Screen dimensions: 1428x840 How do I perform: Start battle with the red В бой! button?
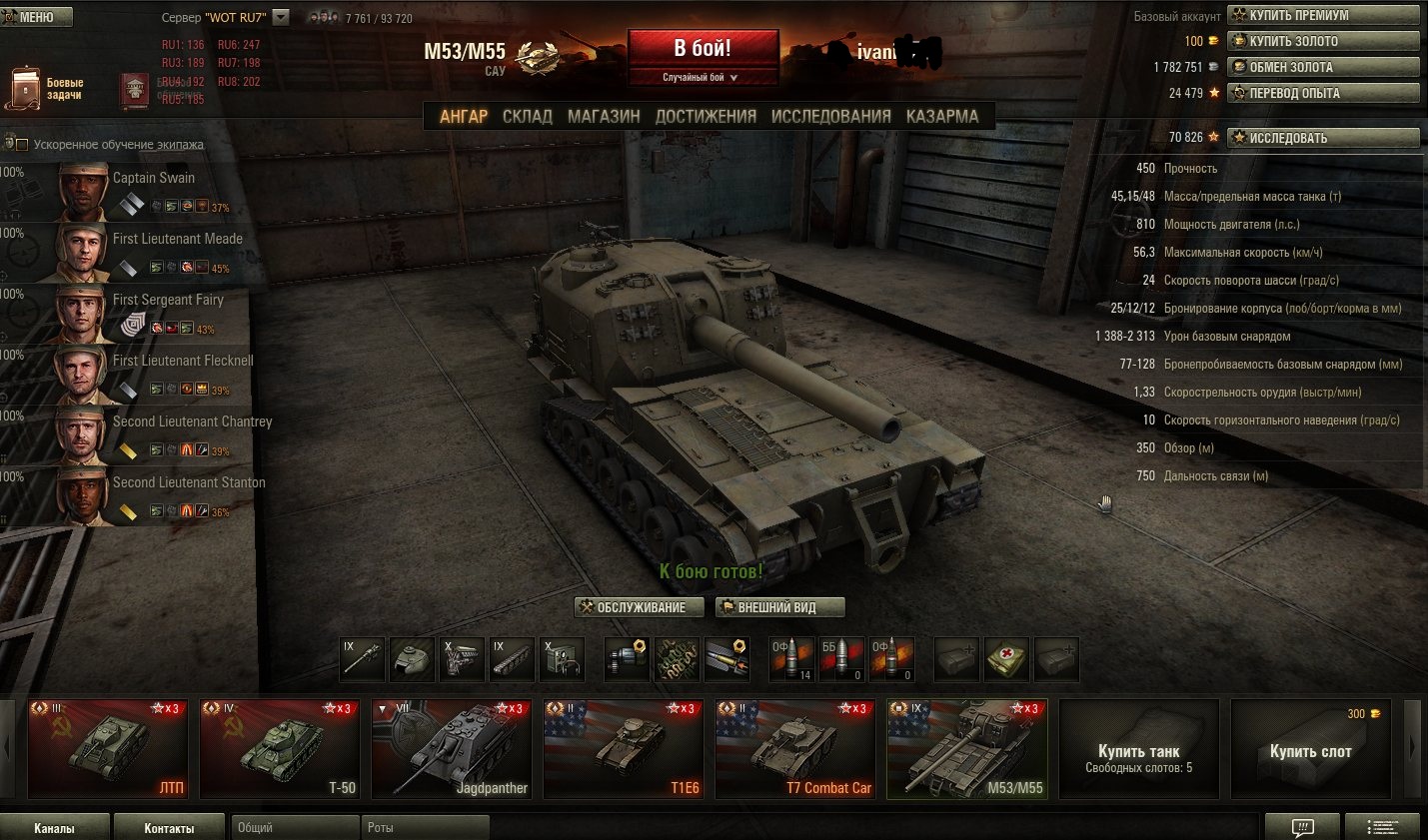(x=703, y=50)
